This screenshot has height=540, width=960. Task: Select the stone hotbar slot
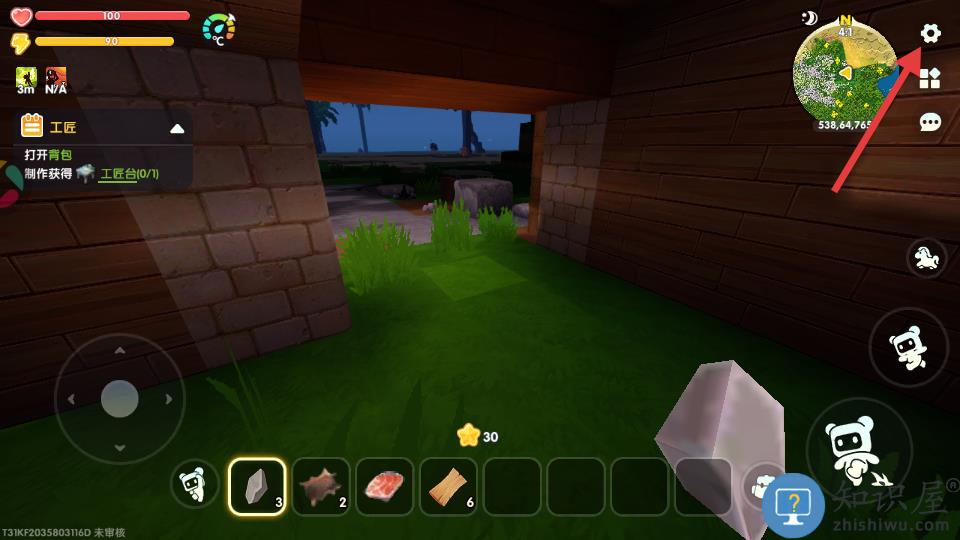pos(257,487)
